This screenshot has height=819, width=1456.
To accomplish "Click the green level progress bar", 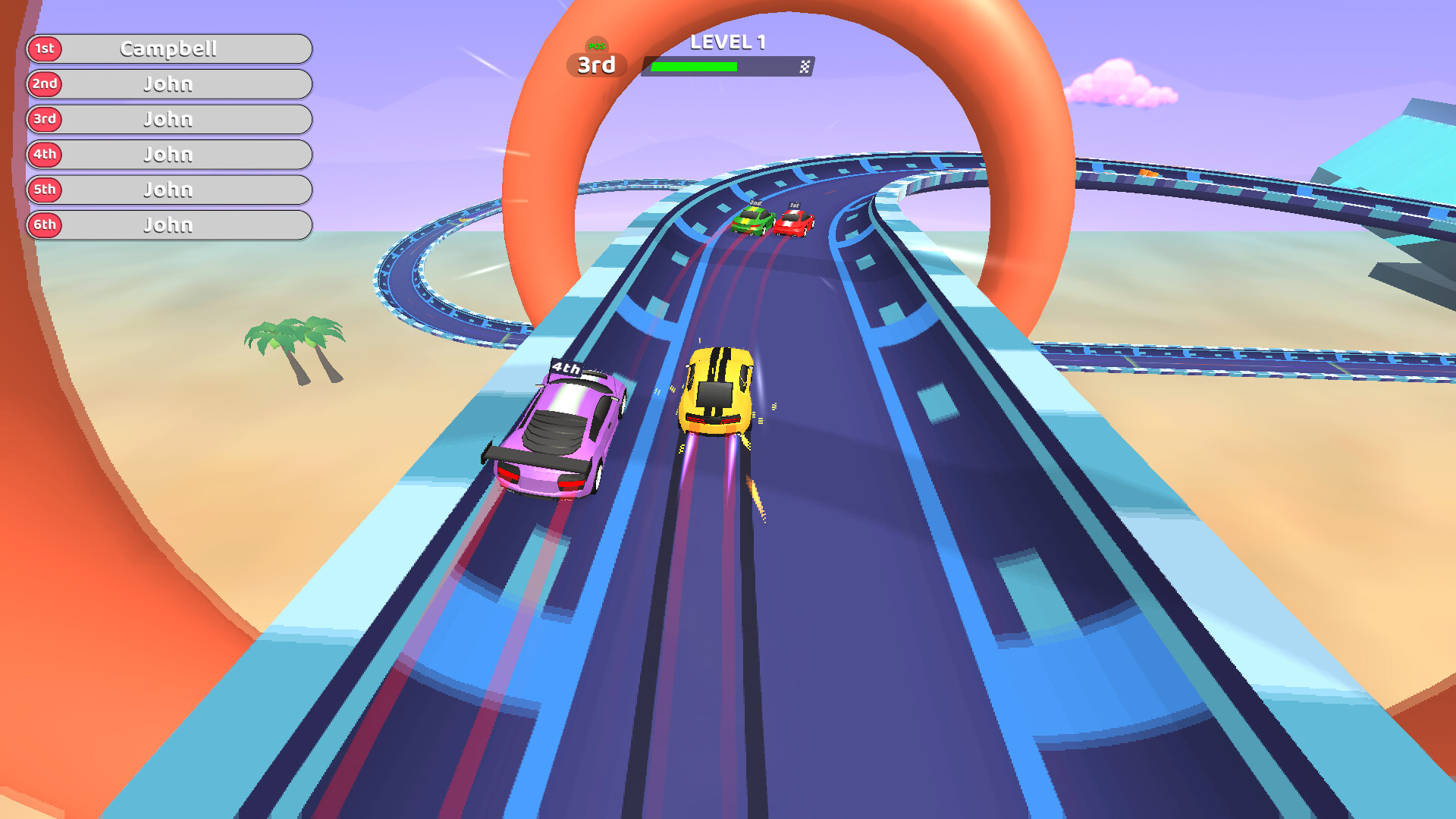I will (694, 65).
